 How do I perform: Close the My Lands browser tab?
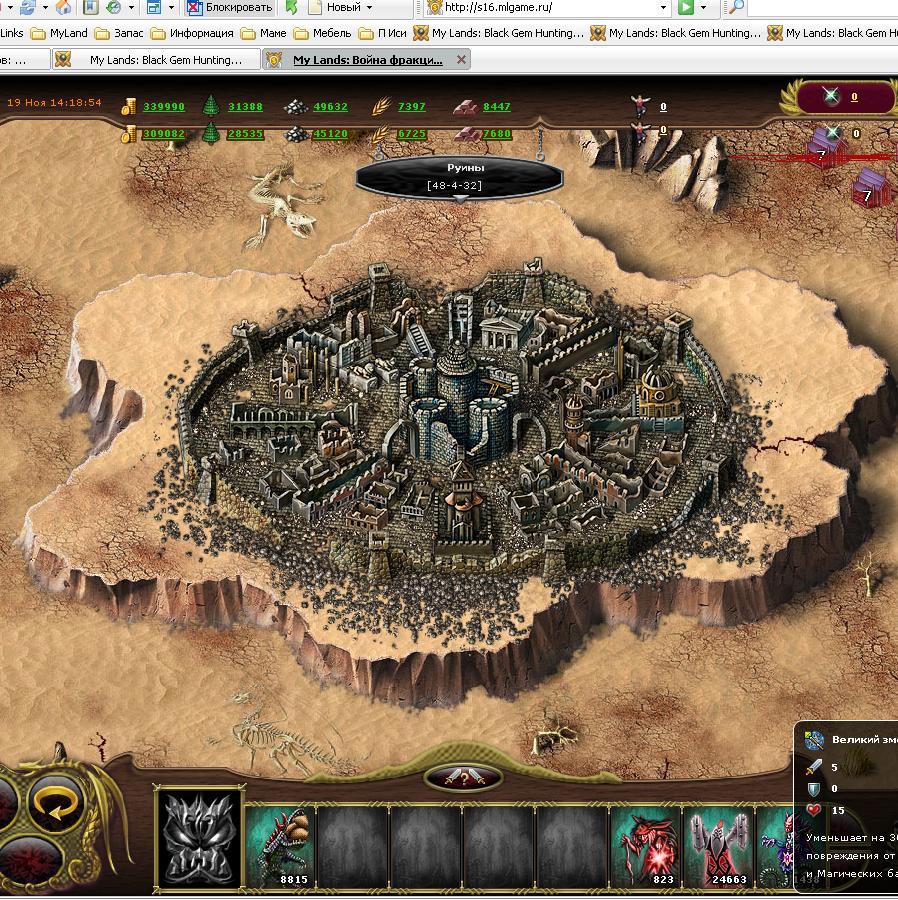click(x=461, y=60)
